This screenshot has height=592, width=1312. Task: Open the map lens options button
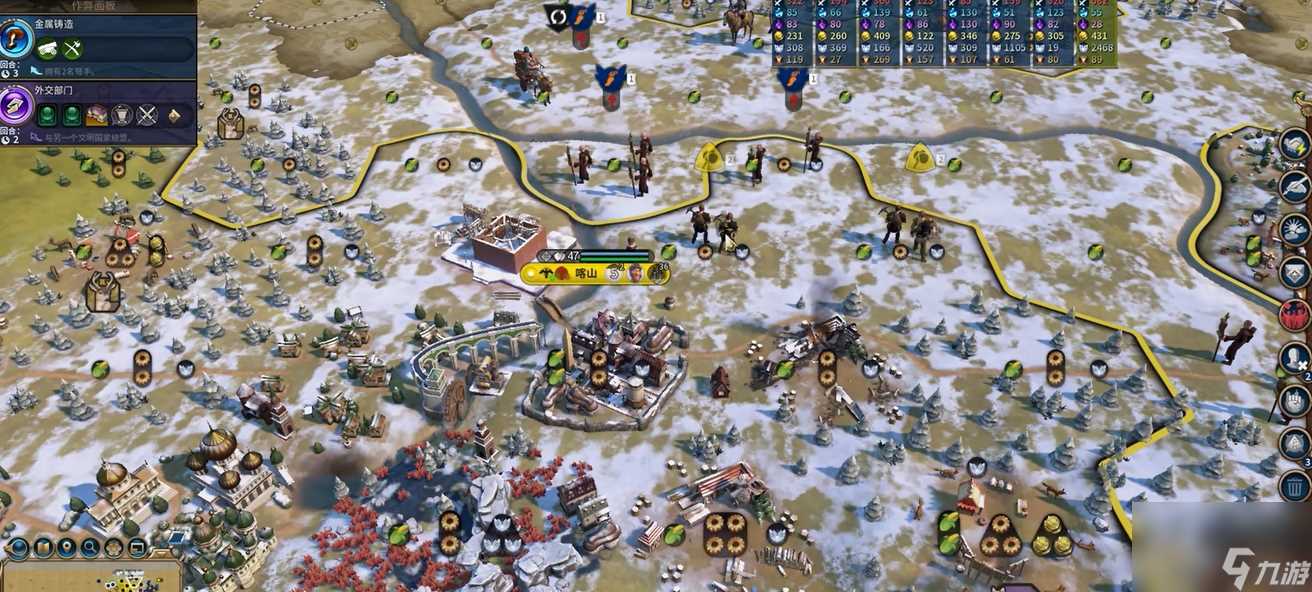click(x=42, y=547)
